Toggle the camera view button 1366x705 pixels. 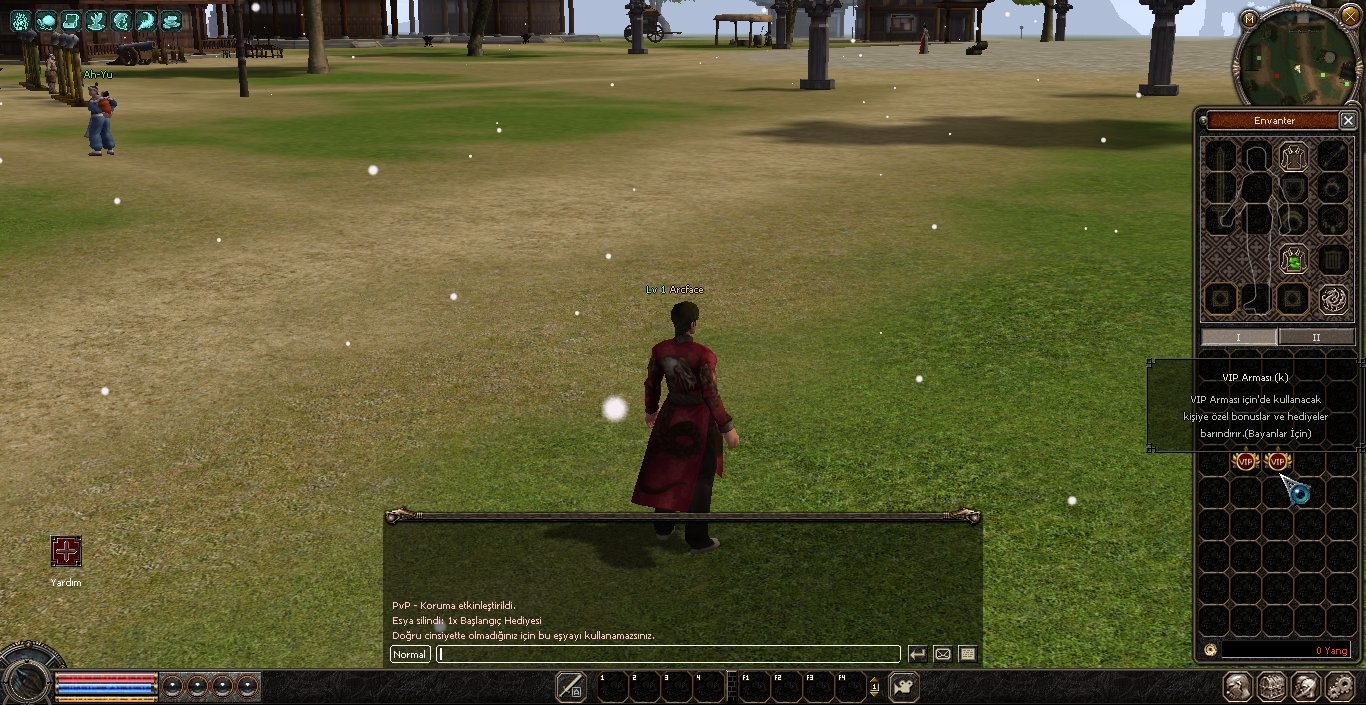[x=904, y=687]
